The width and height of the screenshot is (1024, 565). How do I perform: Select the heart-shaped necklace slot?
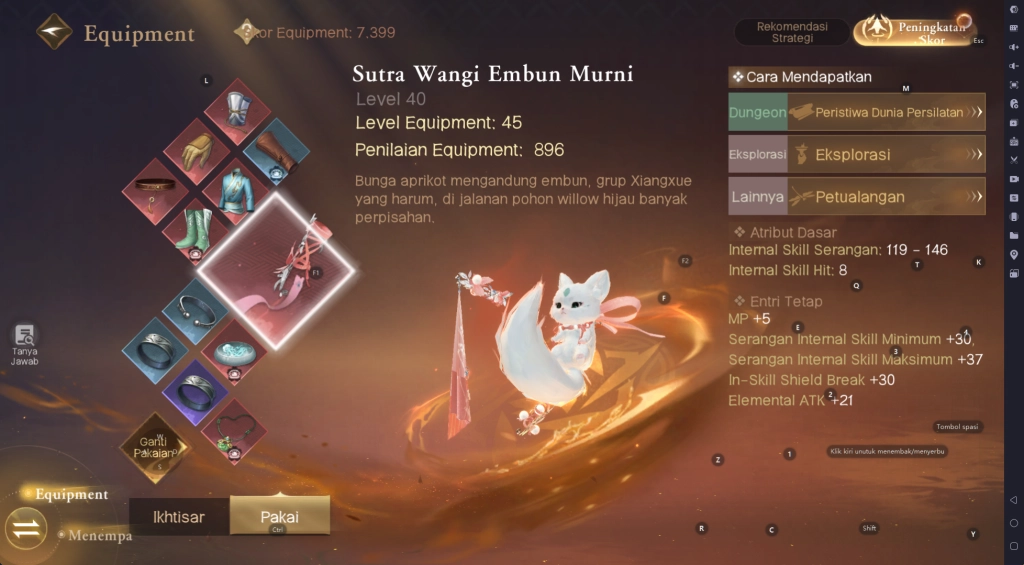235,430
